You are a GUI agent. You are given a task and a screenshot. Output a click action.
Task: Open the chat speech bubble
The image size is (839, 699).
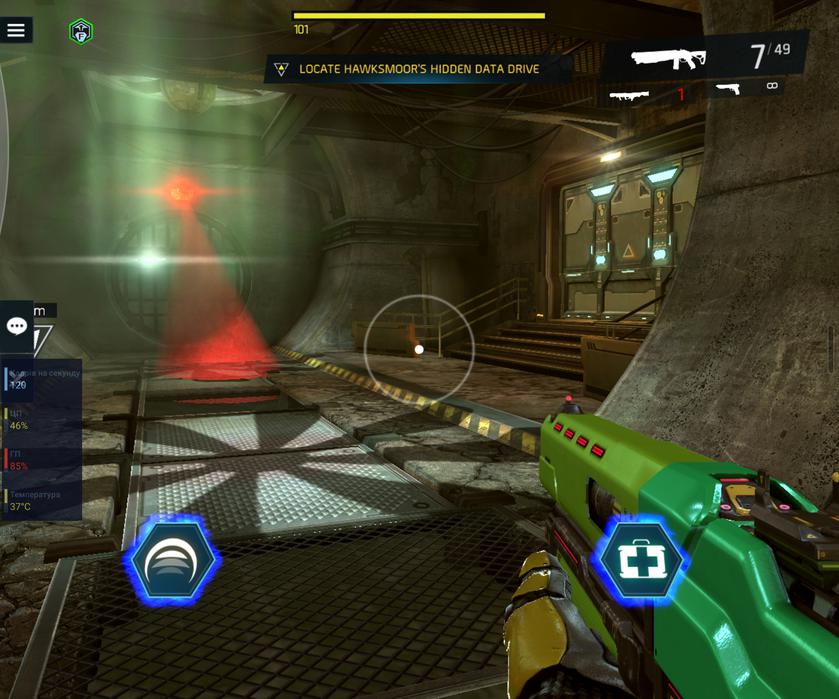tap(17, 326)
